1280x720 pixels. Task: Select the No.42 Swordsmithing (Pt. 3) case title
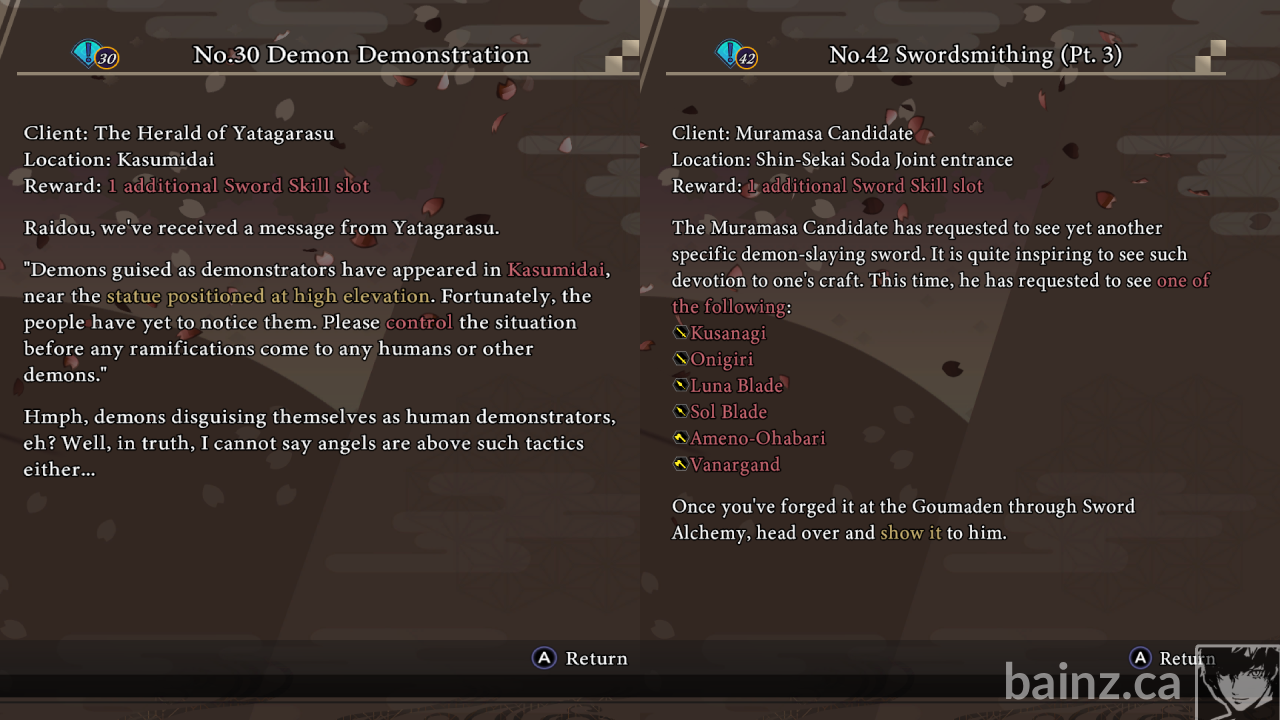point(975,55)
